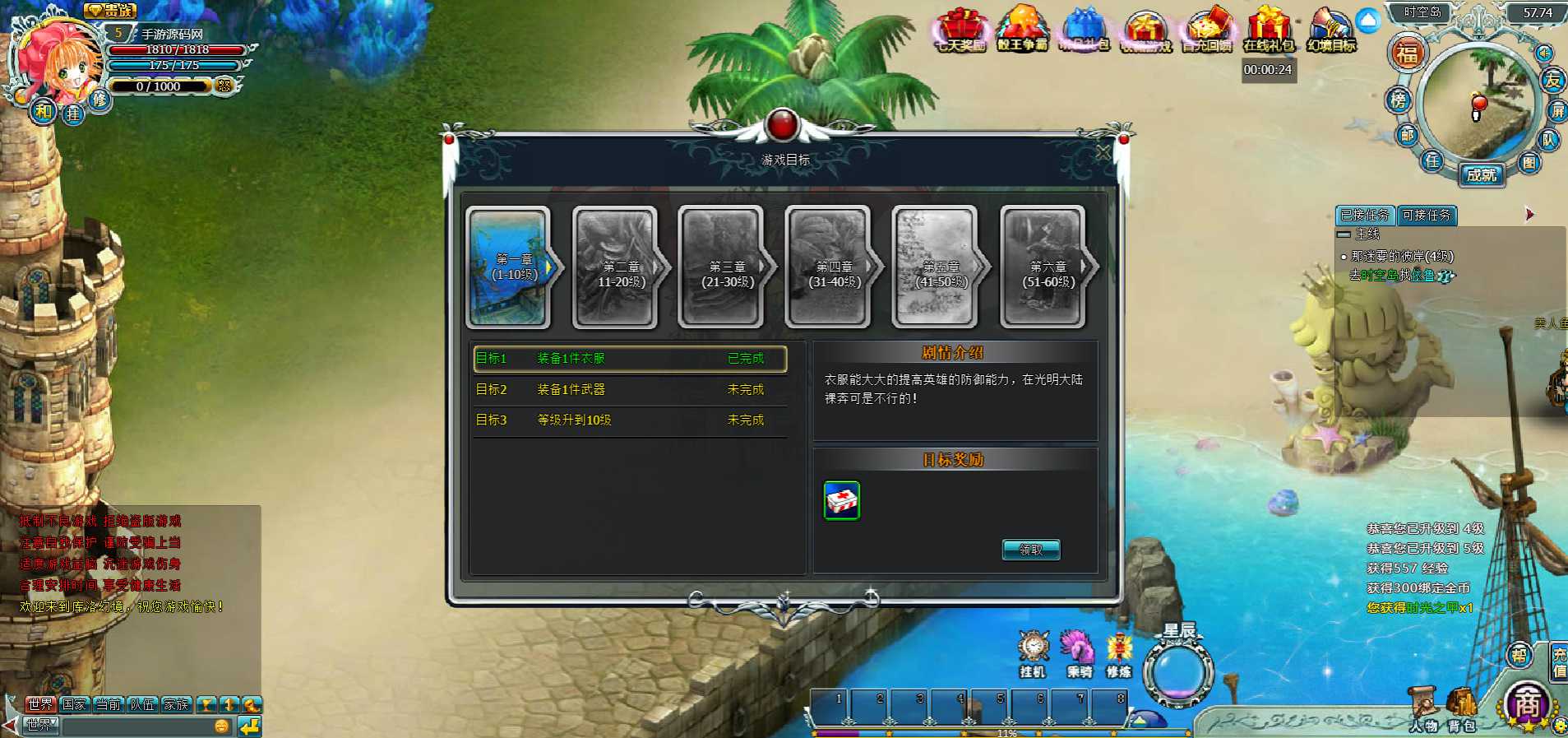Select goal row 装备1件武器

[629, 389]
